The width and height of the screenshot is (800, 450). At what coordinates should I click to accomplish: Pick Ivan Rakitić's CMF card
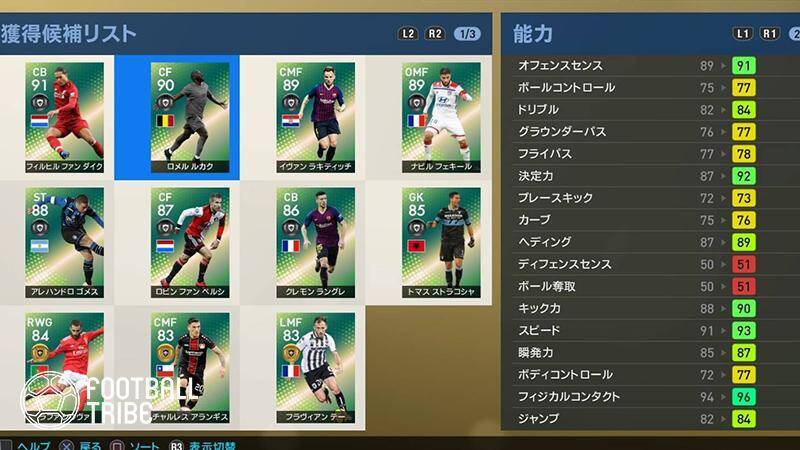click(x=315, y=117)
